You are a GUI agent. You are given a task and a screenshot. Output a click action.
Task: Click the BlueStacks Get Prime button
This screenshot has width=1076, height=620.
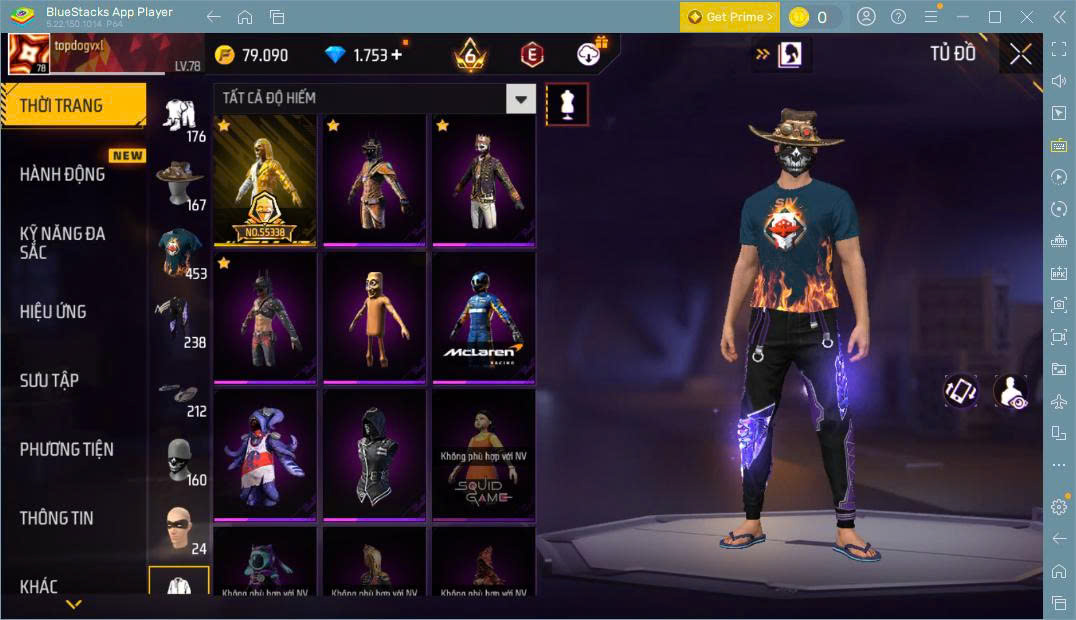click(730, 17)
